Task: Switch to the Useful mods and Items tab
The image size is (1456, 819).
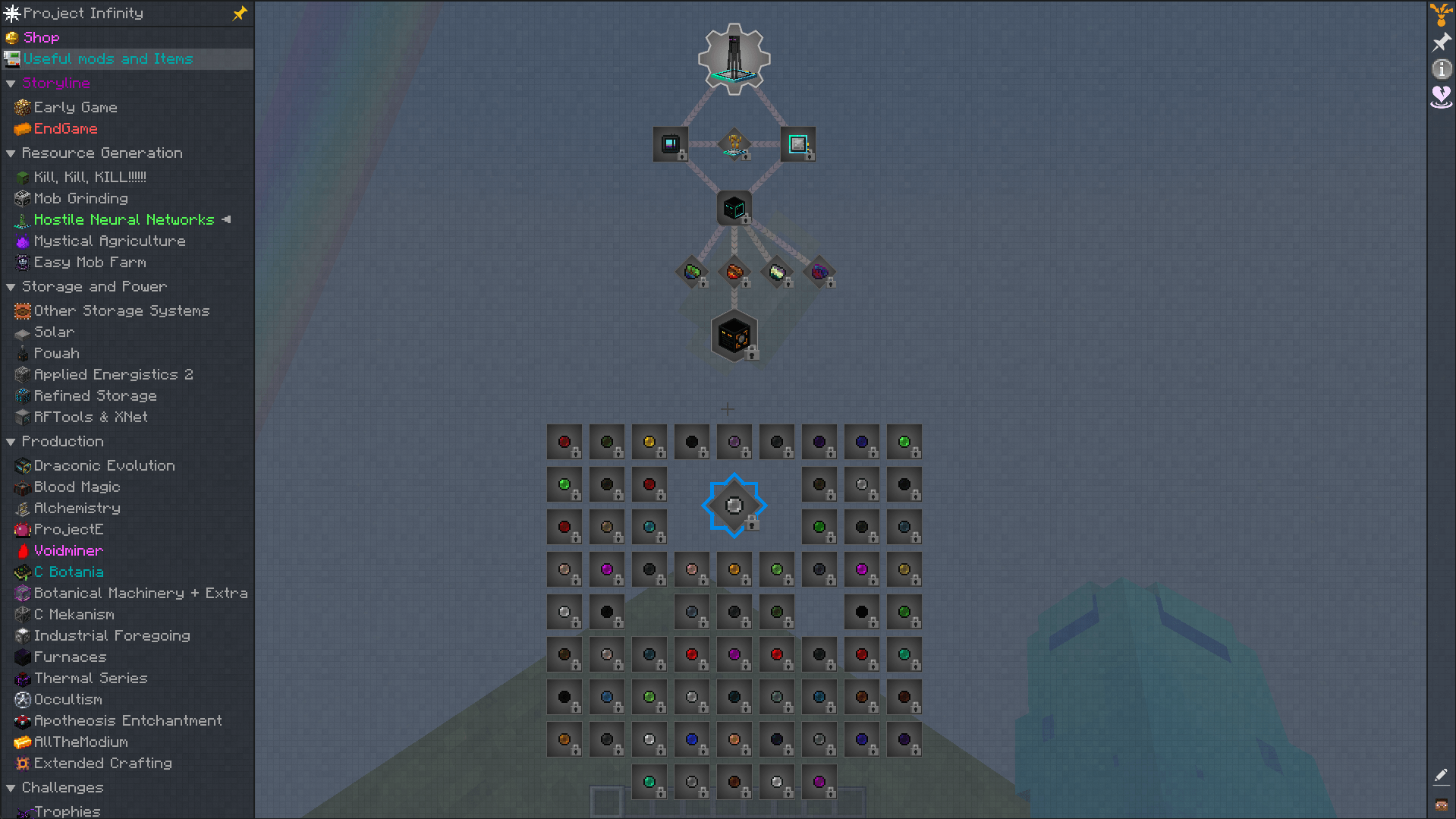Action: (108, 58)
